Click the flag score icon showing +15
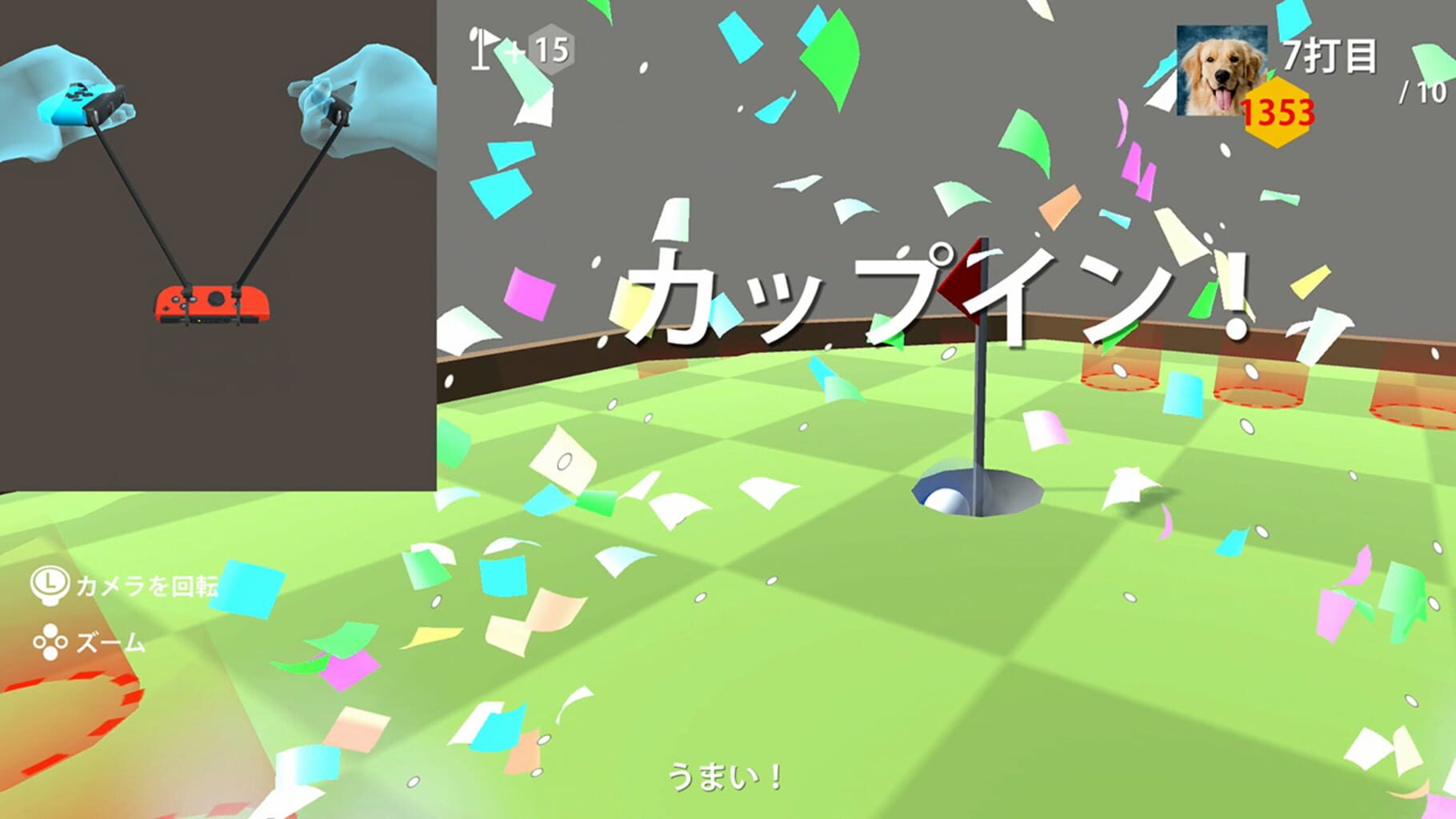This screenshot has height=819, width=1456. [x=516, y=48]
